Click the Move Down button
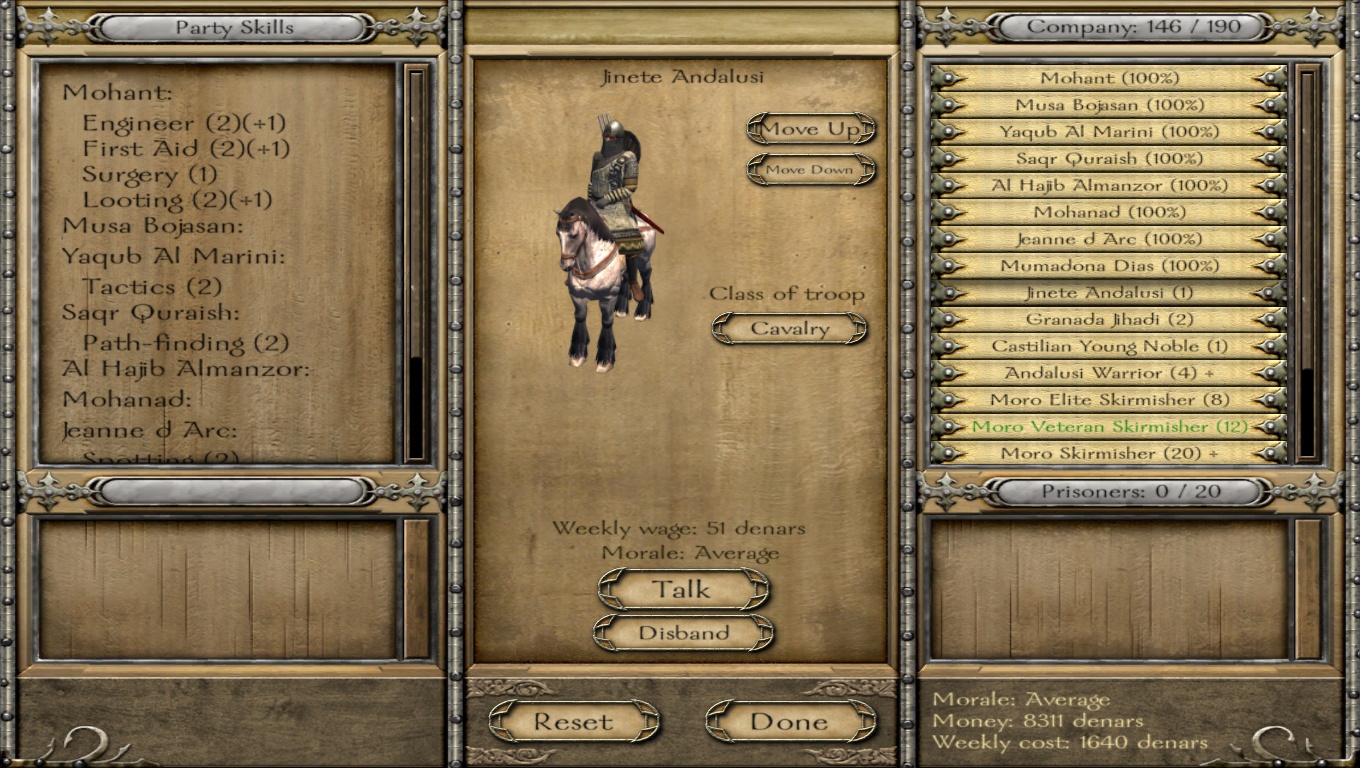This screenshot has width=1360, height=768. (x=810, y=170)
